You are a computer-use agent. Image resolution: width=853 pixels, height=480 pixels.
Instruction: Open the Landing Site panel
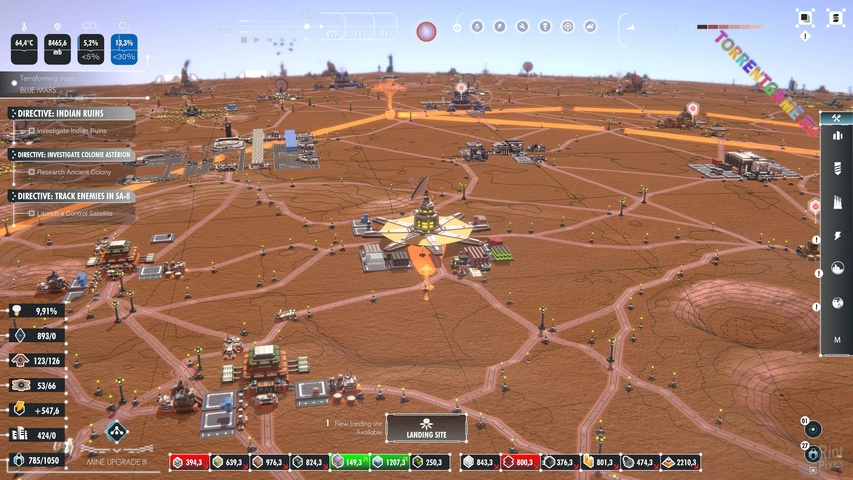pos(426,428)
